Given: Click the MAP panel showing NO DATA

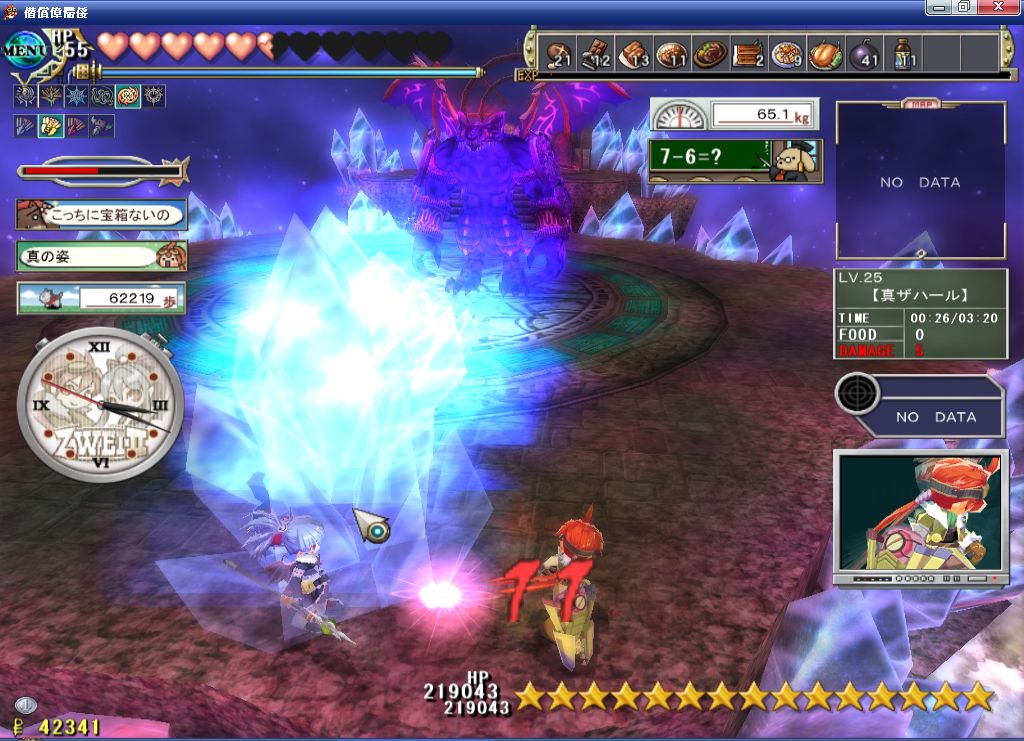Looking at the screenshot, I should 920,182.
